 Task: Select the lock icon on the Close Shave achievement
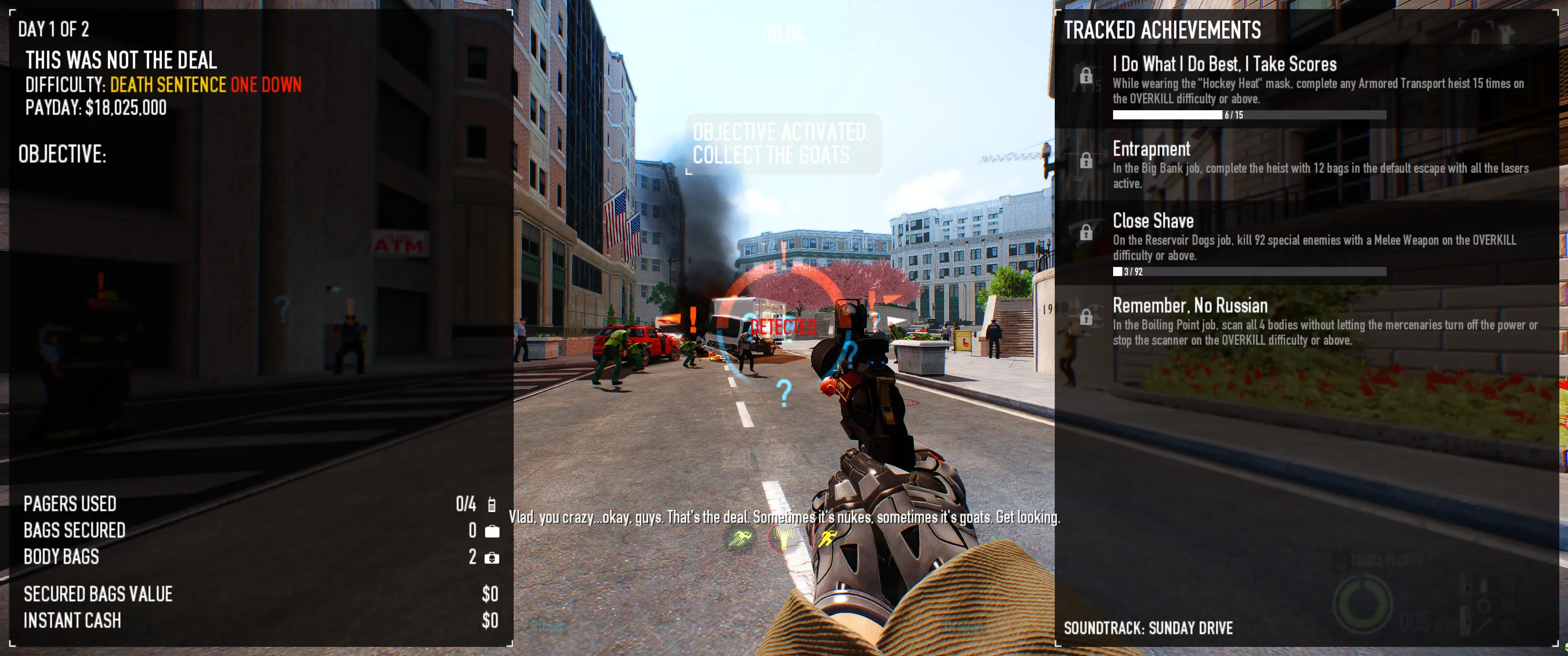pos(1087,232)
